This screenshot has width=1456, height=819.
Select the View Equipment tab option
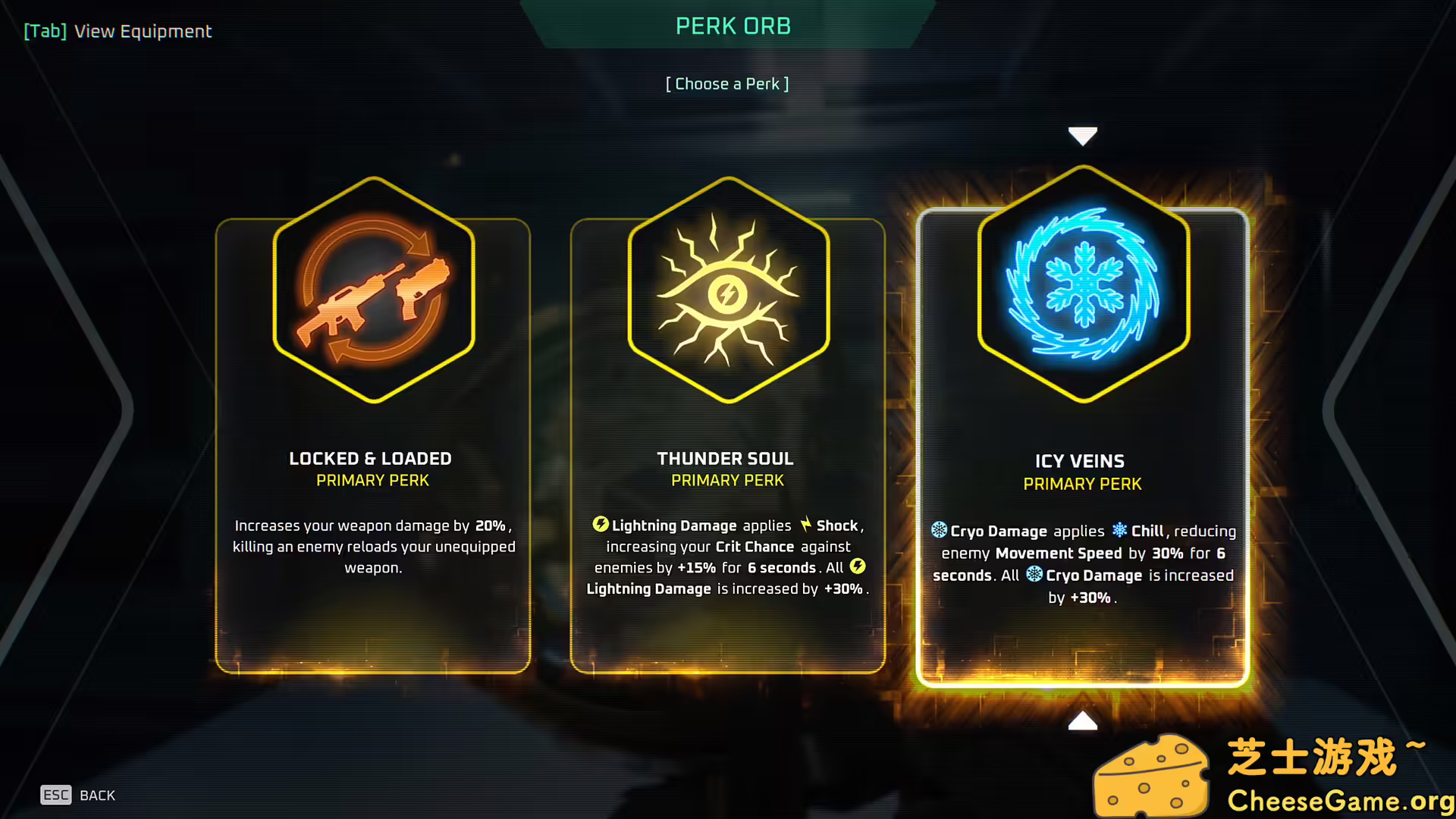click(x=118, y=31)
